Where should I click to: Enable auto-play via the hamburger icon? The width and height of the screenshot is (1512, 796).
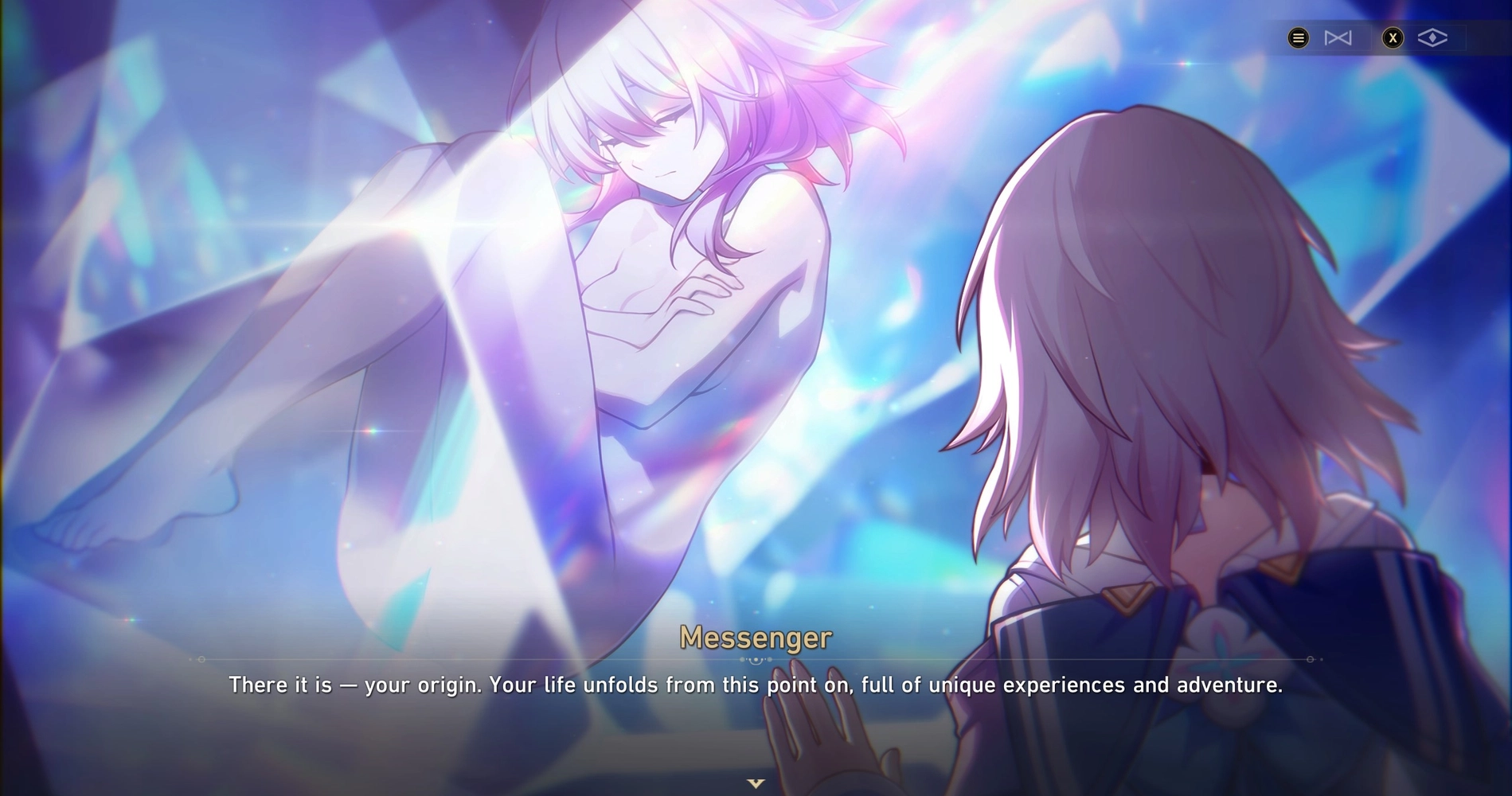click(1298, 37)
